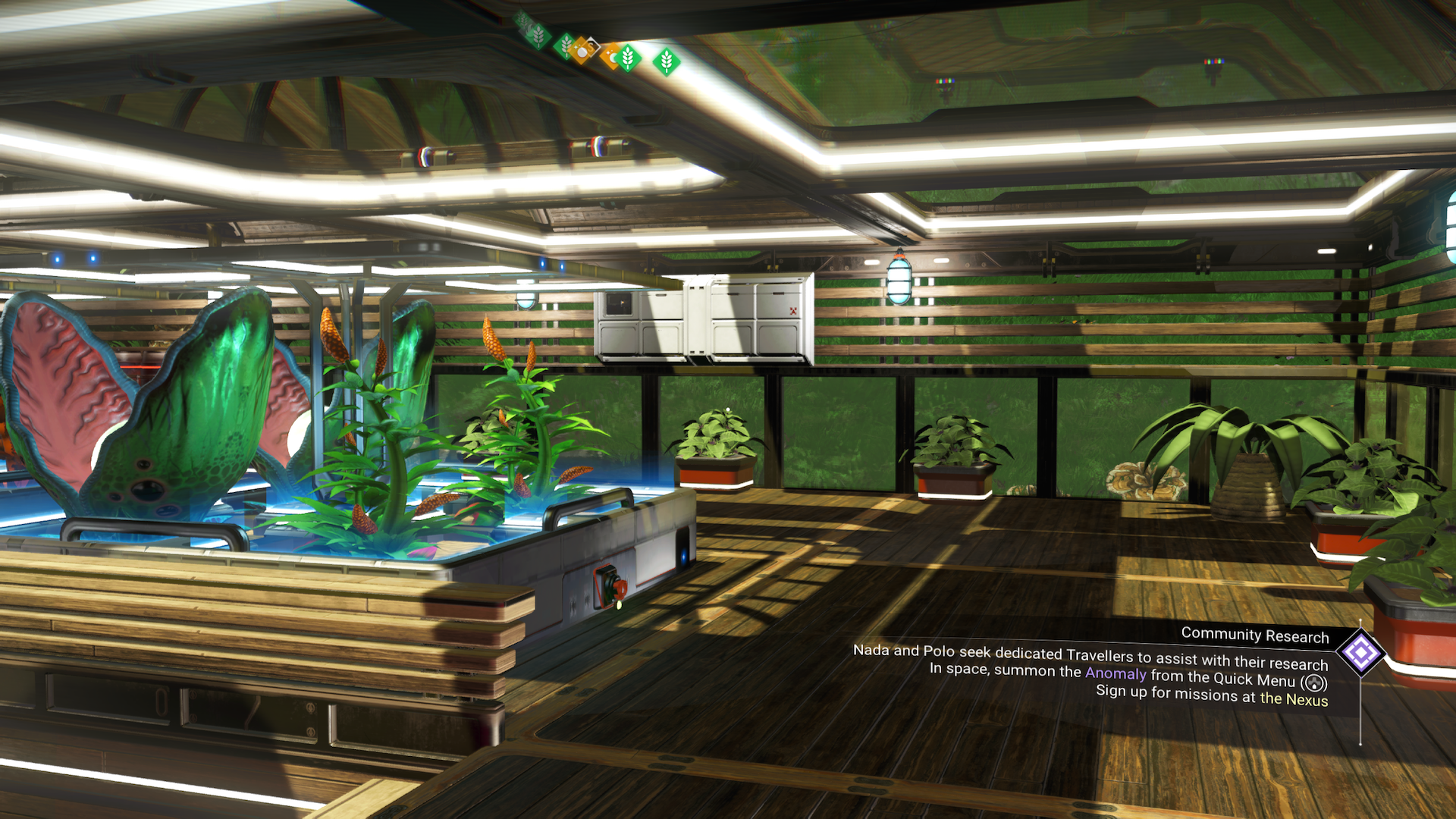
Task: Click the rightmost green wheat crop marker
Action: tap(666, 61)
